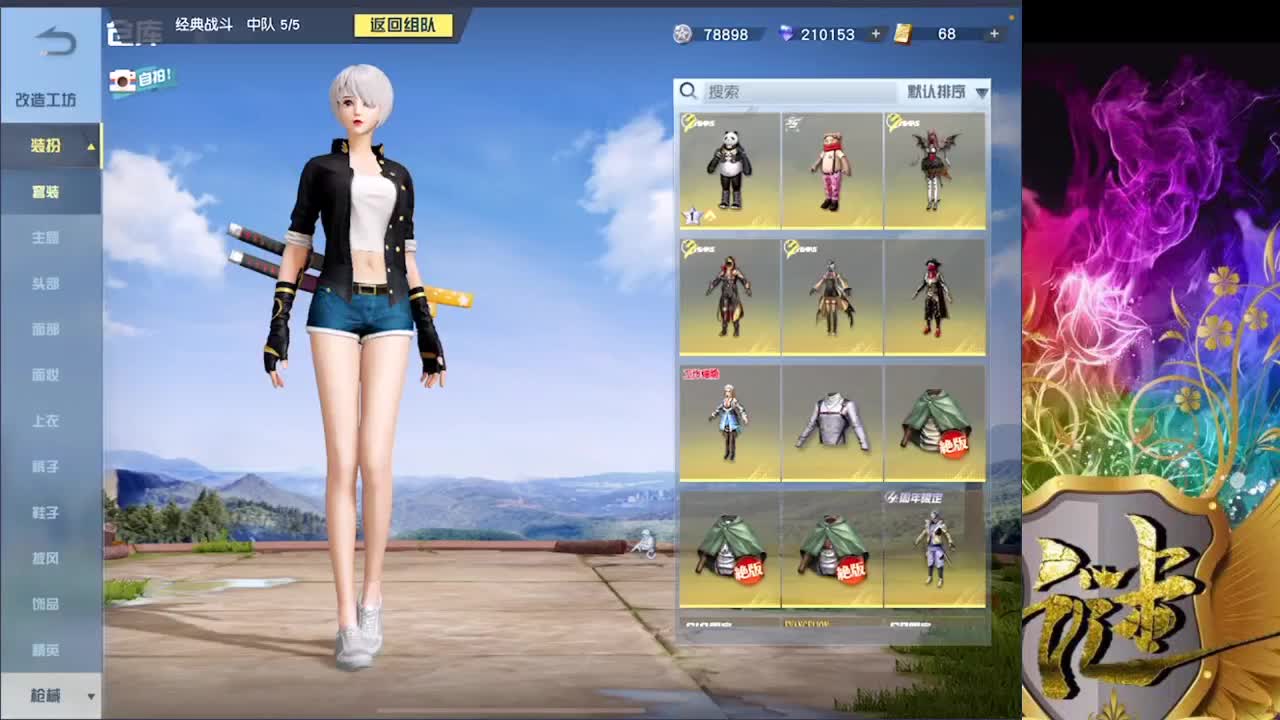Viewport: 1280px width, 720px height.
Task: Select the panda costume thumbnail
Action: pos(729,168)
